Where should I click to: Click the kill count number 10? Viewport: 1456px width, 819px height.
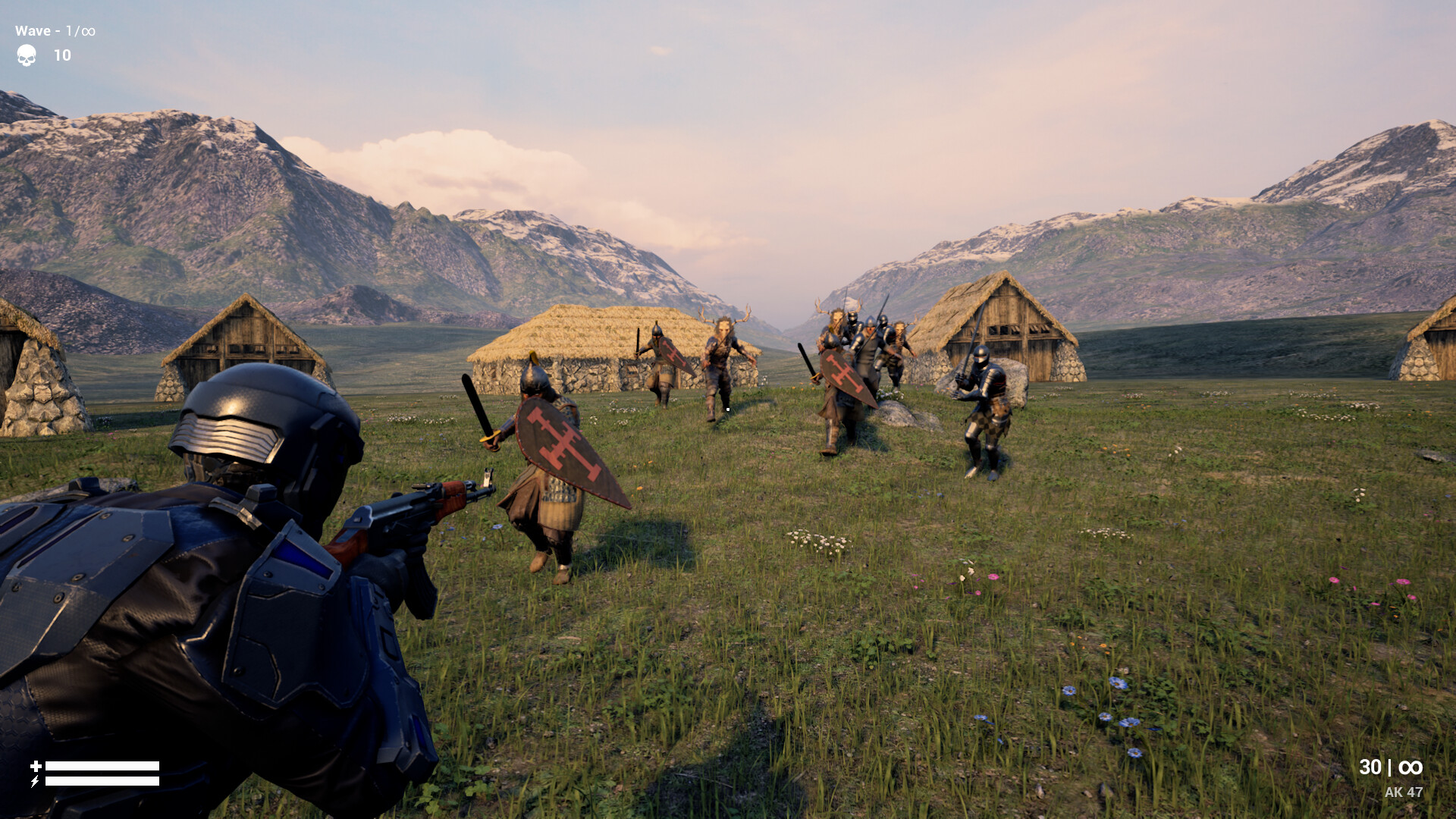coord(61,55)
